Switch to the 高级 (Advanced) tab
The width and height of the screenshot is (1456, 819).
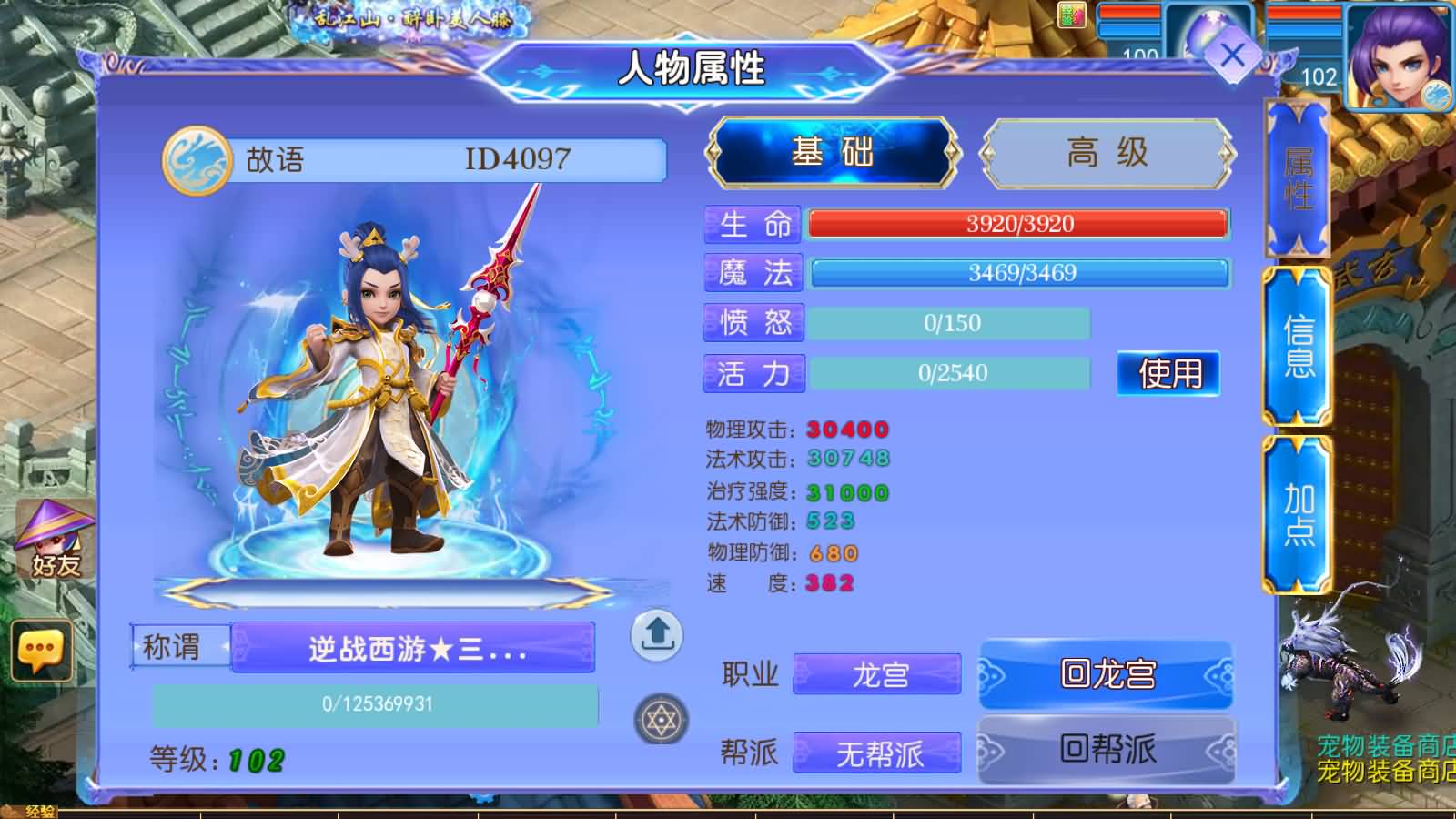[x=1106, y=153]
